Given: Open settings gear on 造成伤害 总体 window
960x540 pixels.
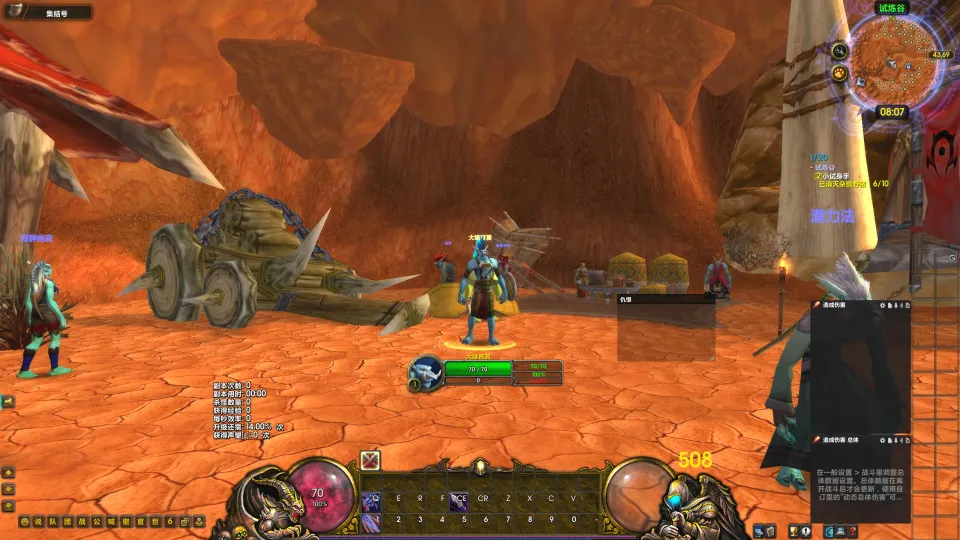Looking at the screenshot, I should tap(883, 439).
